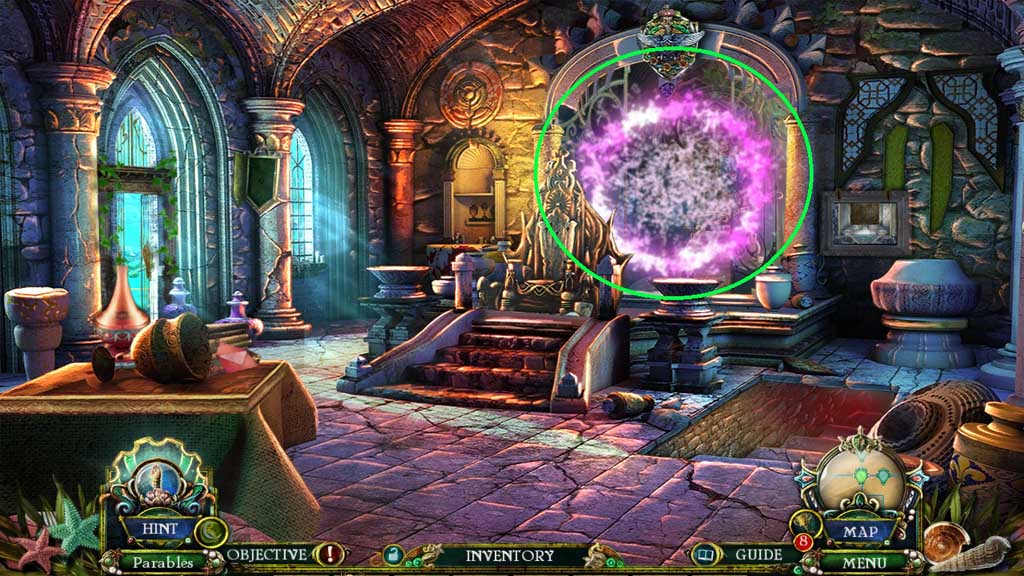Image resolution: width=1024 pixels, height=576 pixels.
Task: Open the game MENU
Action: tap(866, 562)
